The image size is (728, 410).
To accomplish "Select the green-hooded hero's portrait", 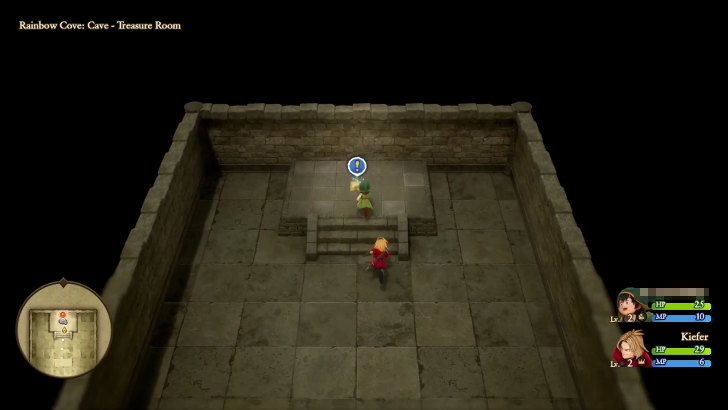I will 629,303.
